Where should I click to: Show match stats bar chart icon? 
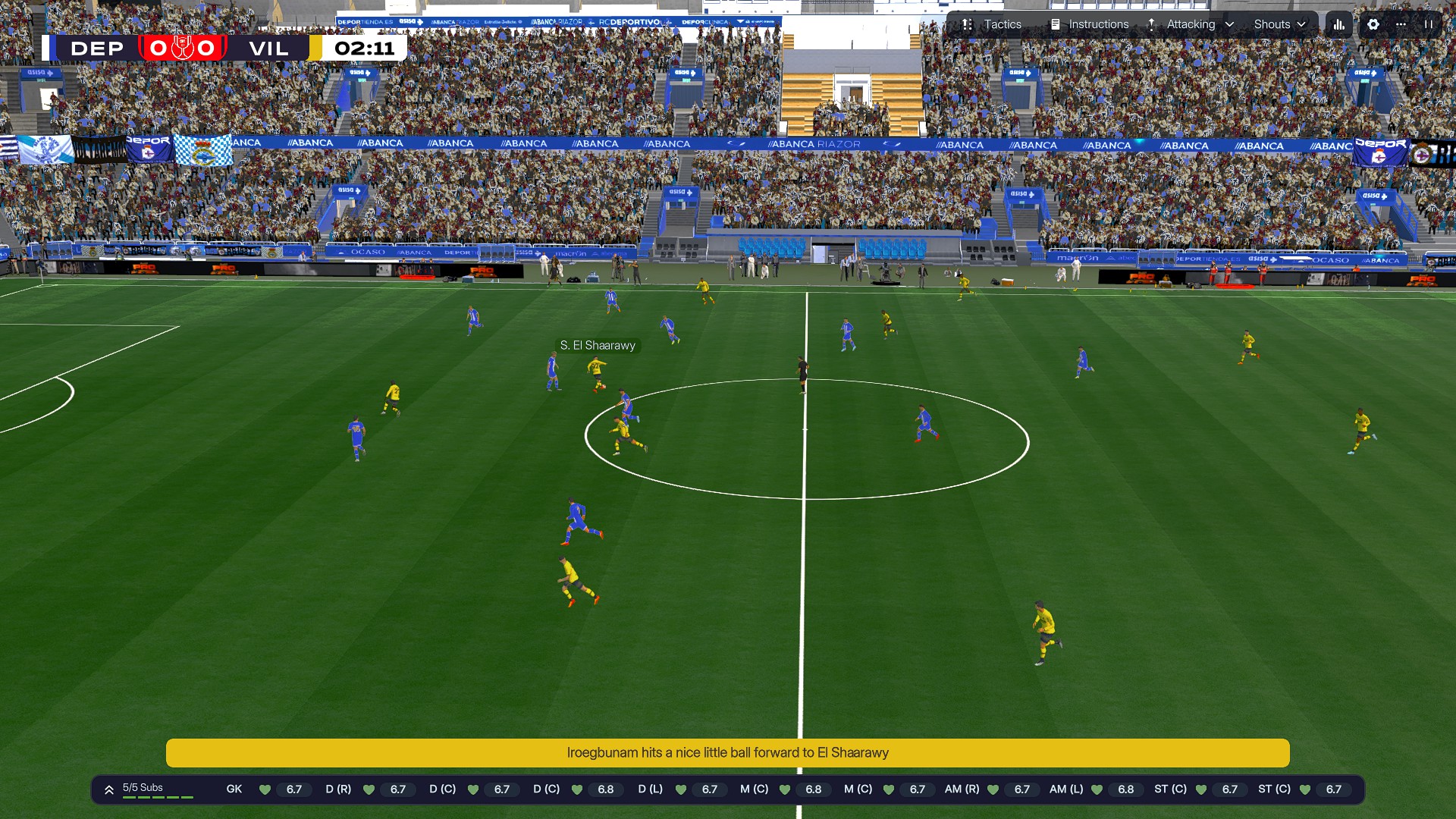(x=1339, y=24)
